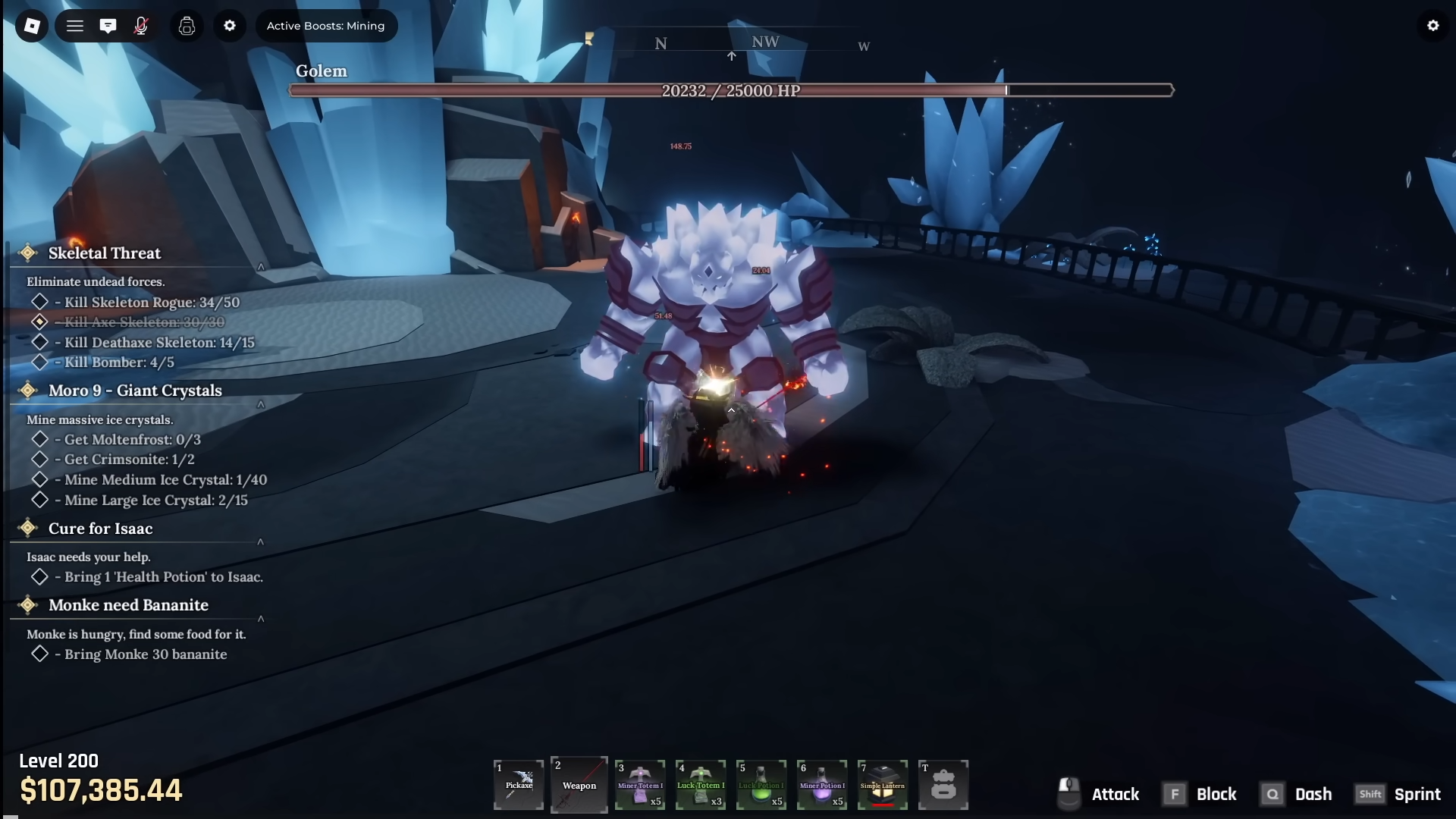Image resolution: width=1456 pixels, height=819 pixels.
Task: Select the Simple Lantern hotbar slot
Action: click(883, 785)
